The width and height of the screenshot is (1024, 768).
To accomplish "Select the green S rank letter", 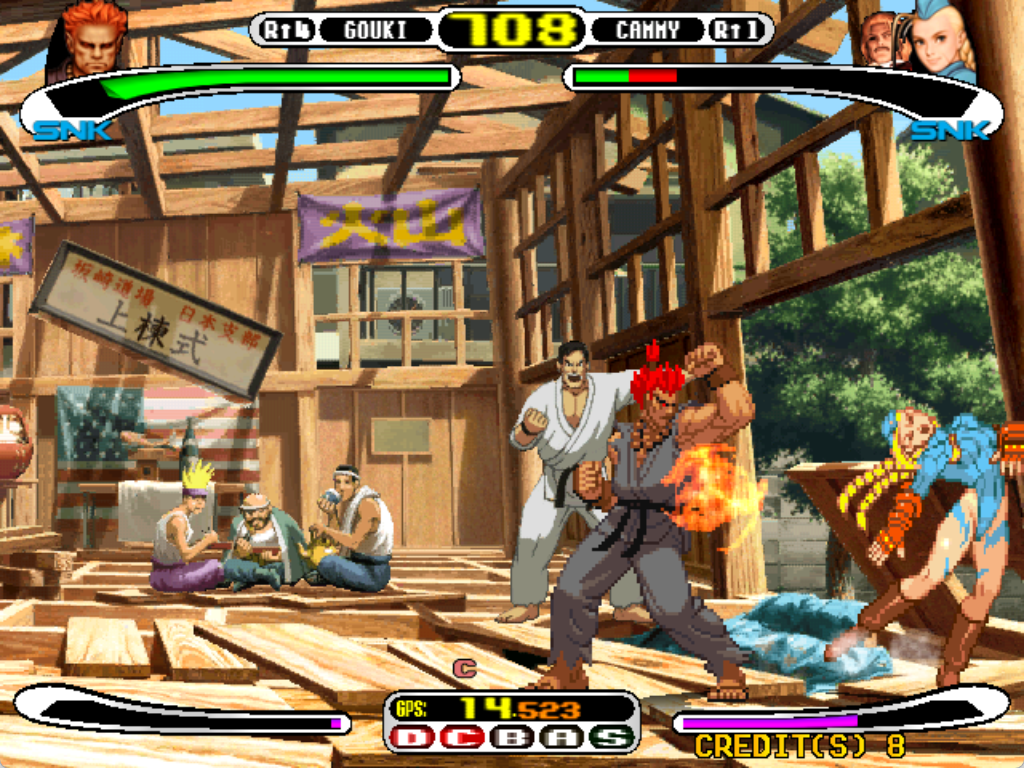I will click(611, 738).
